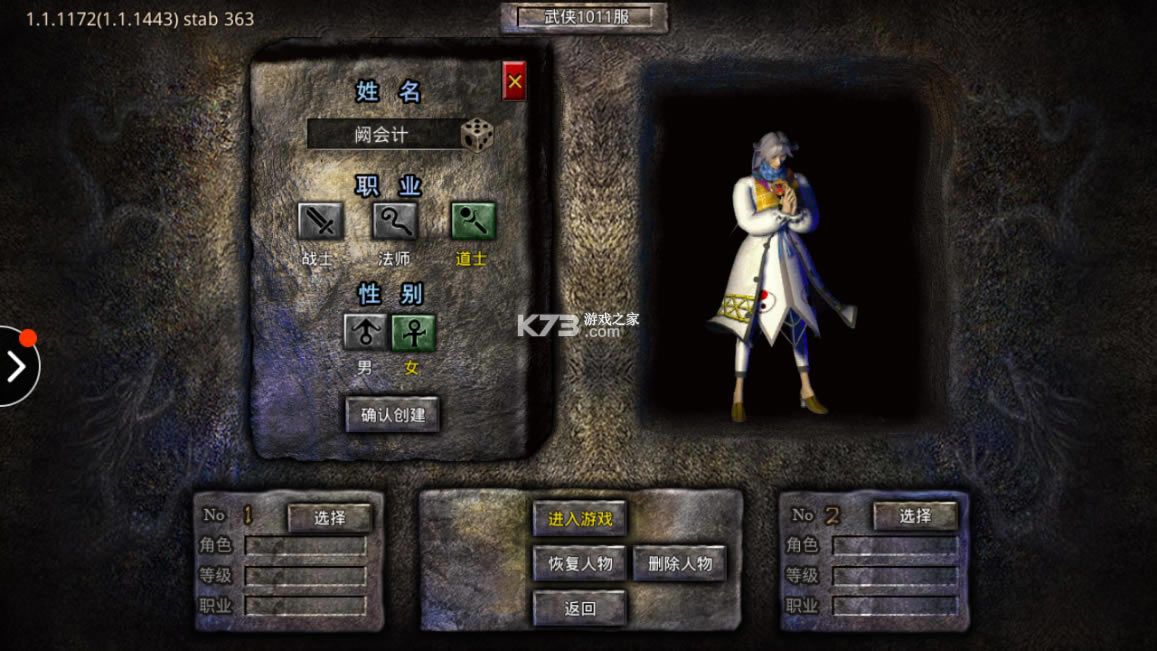Close the character creation panel

coord(514,82)
